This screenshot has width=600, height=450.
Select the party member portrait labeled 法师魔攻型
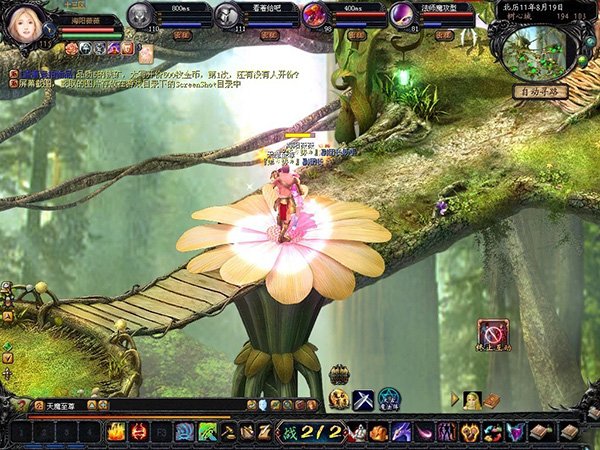[401, 15]
